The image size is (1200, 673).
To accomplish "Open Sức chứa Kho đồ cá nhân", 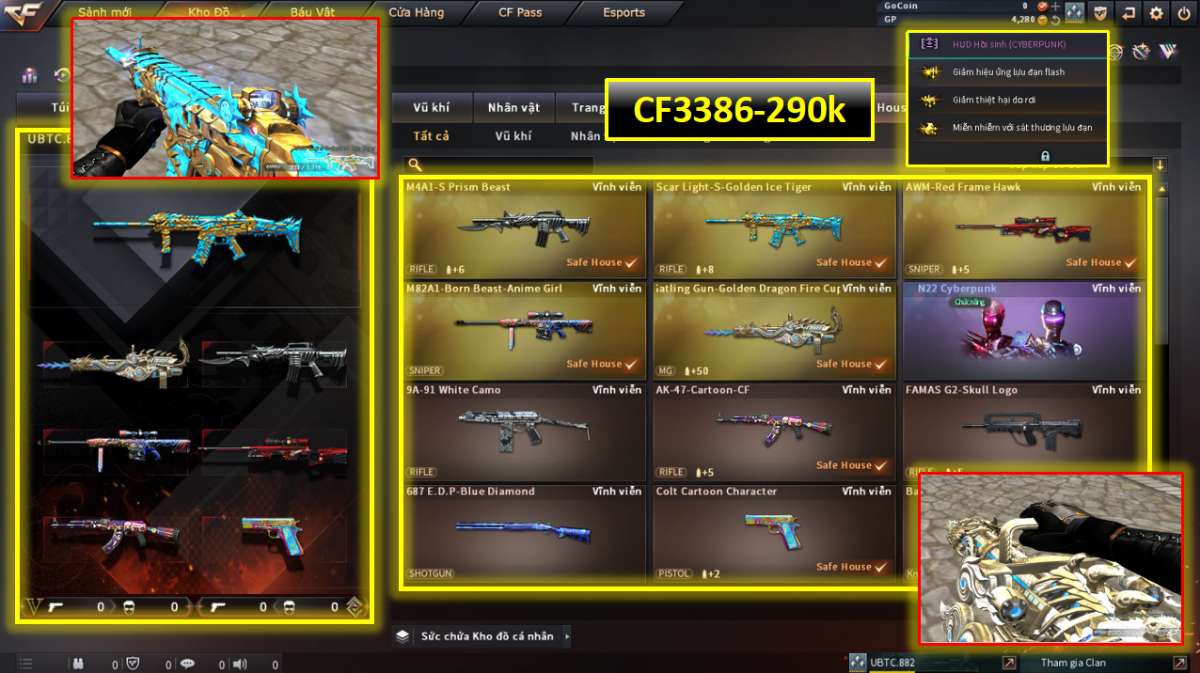I will tap(486, 636).
